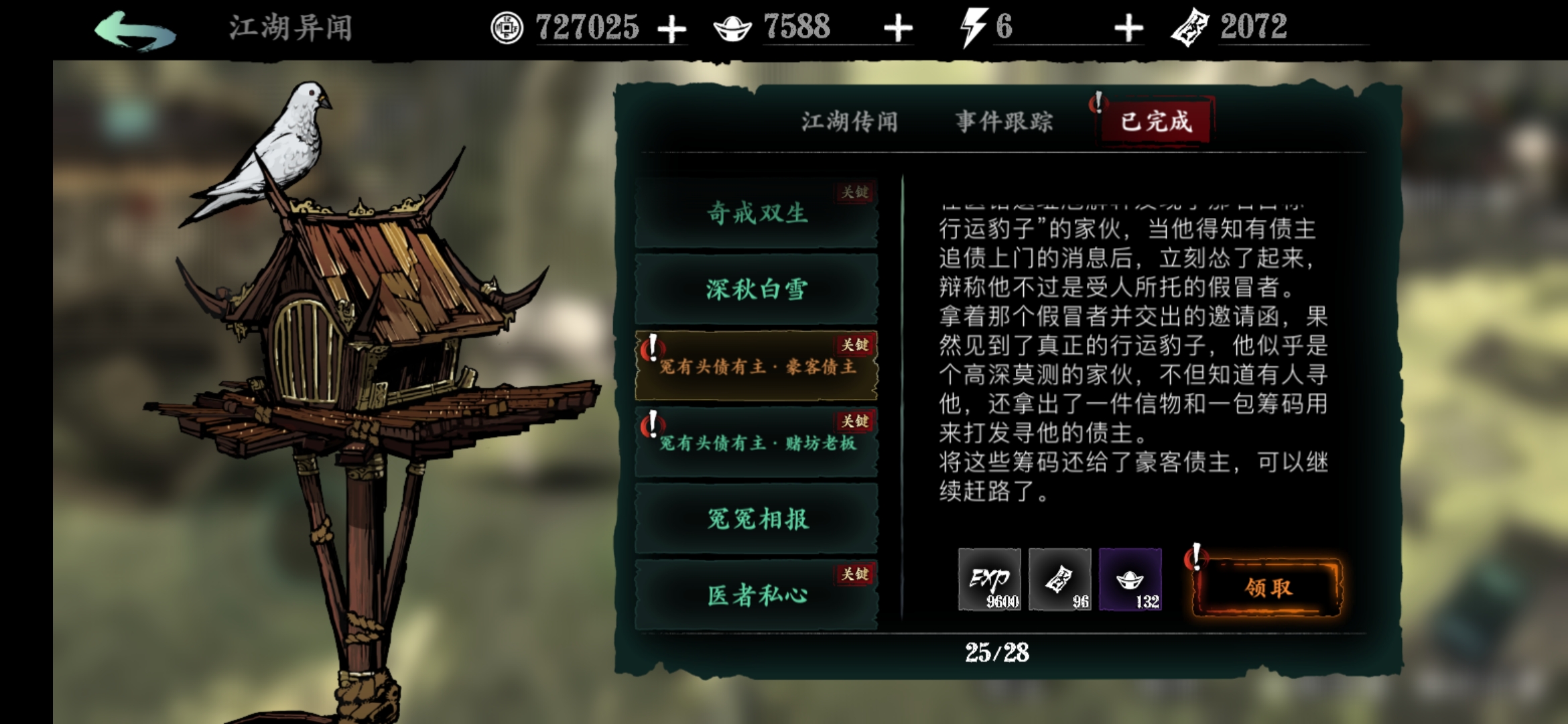Click plus to purchase more coins
1568x724 pixels.
[675, 28]
